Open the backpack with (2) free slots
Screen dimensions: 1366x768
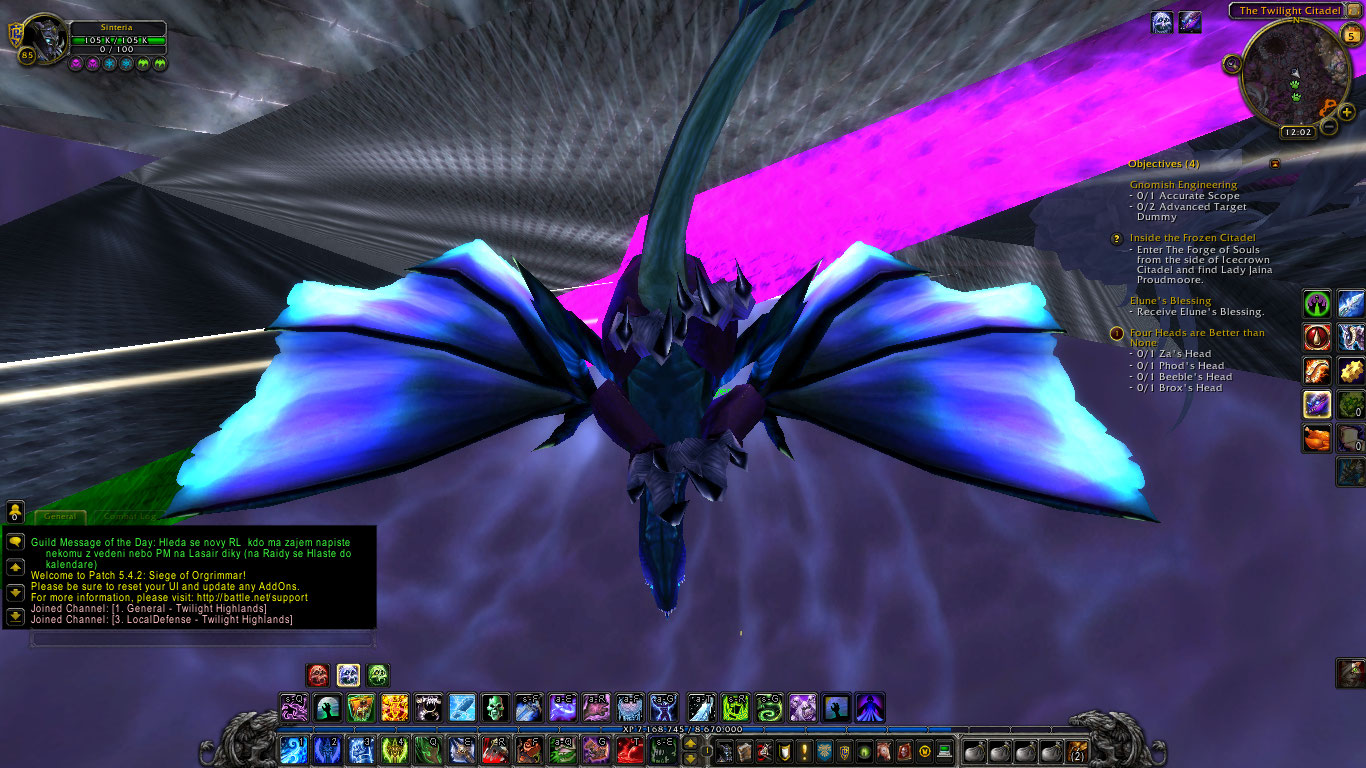[x=1076, y=751]
